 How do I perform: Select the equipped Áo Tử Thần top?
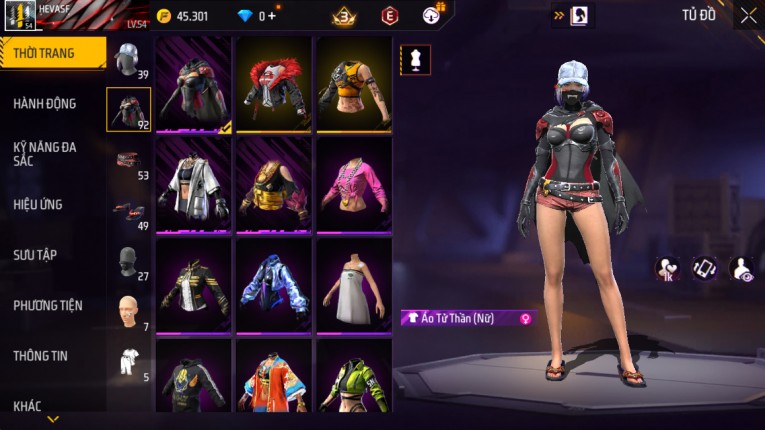(x=194, y=84)
